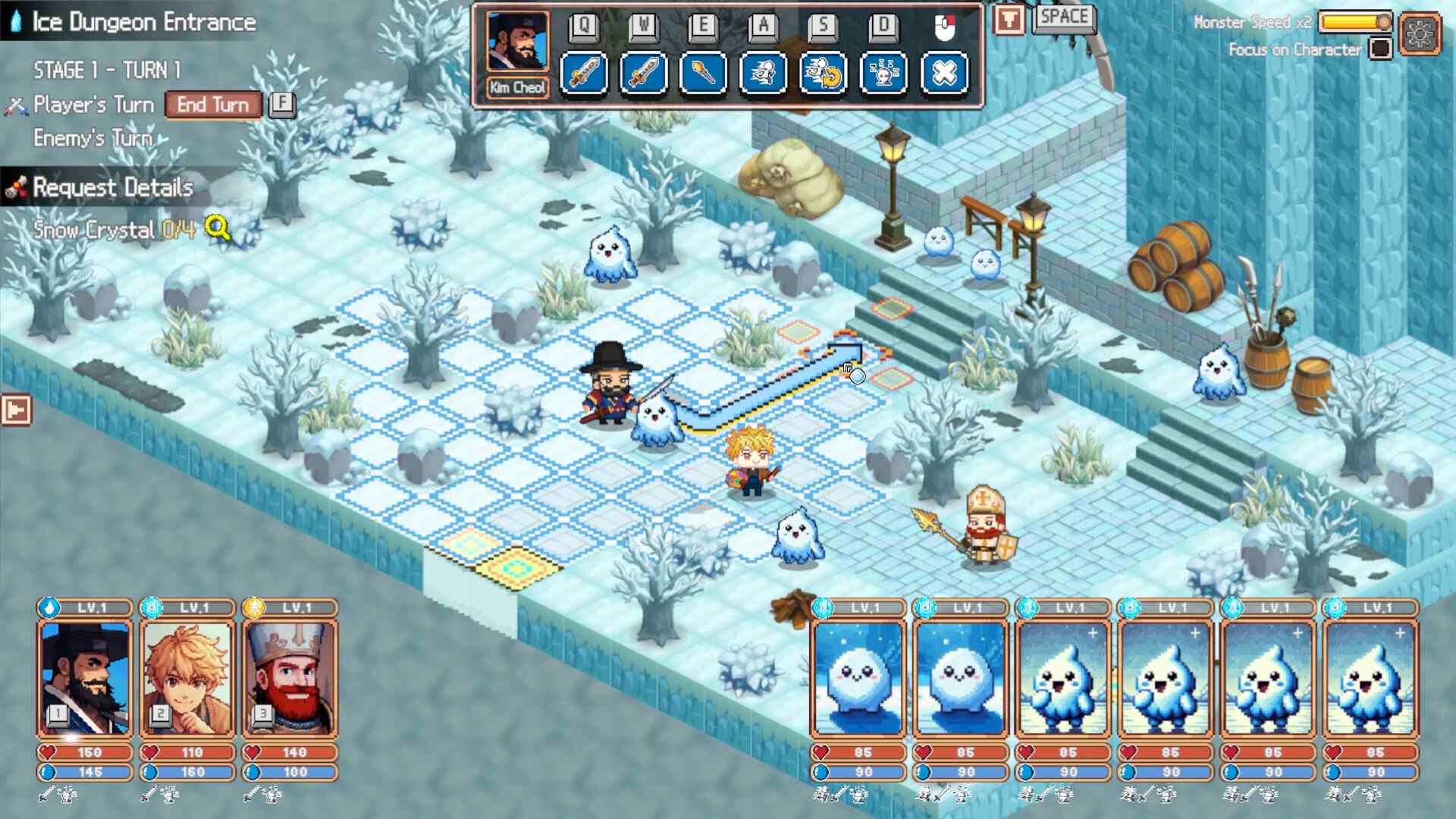Open the Request Details panel header

point(114,187)
